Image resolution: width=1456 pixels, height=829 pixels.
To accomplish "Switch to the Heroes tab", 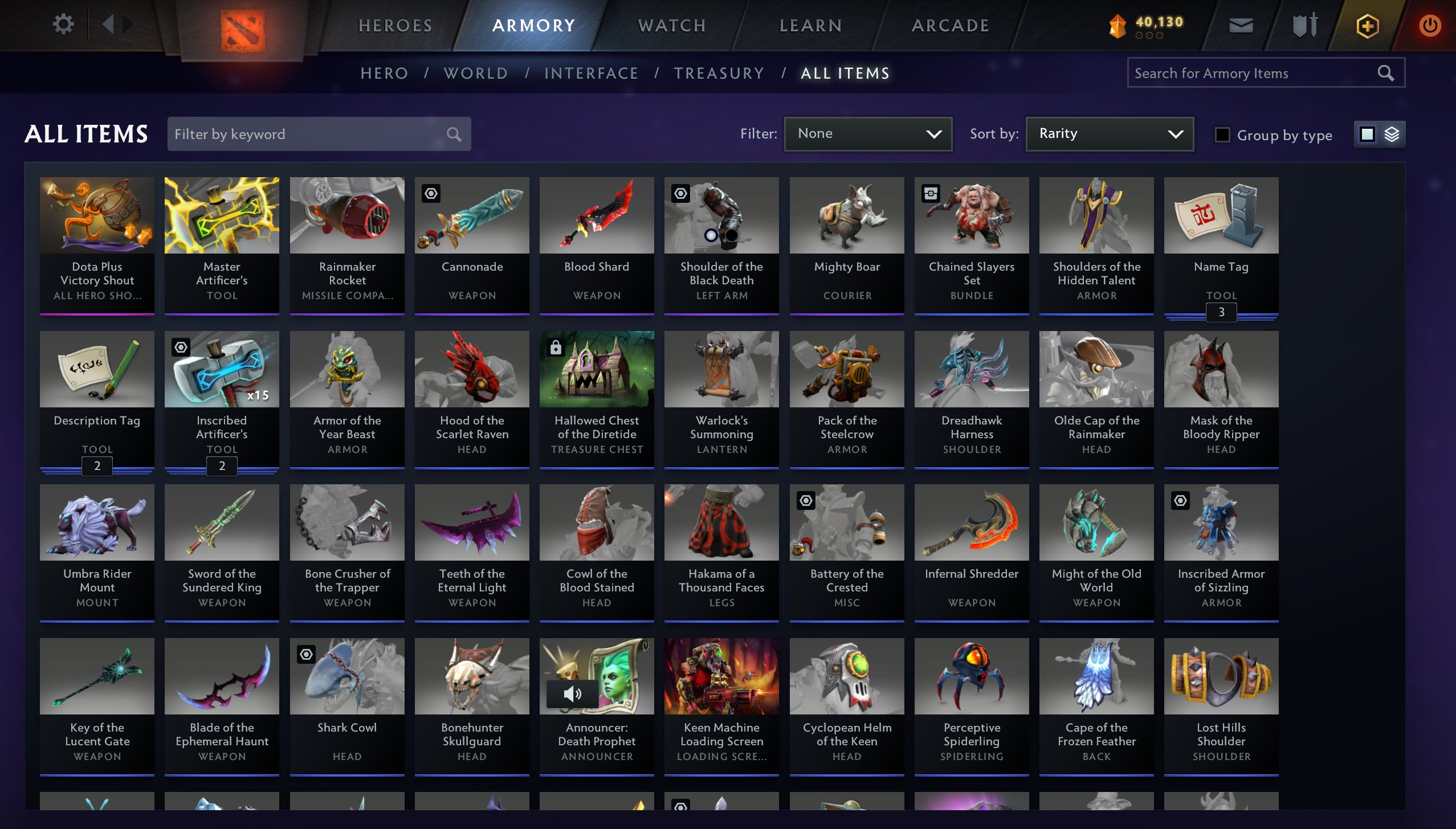I will (395, 26).
